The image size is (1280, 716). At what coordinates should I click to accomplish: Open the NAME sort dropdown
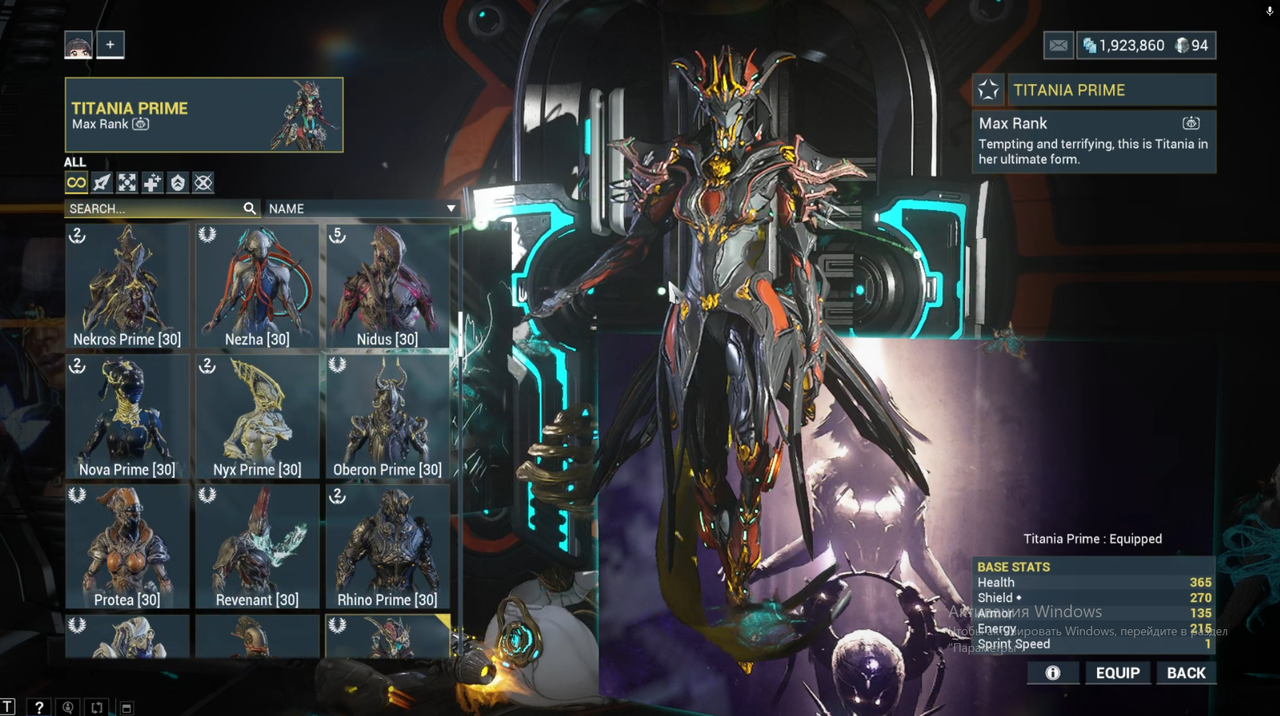(362, 209)
